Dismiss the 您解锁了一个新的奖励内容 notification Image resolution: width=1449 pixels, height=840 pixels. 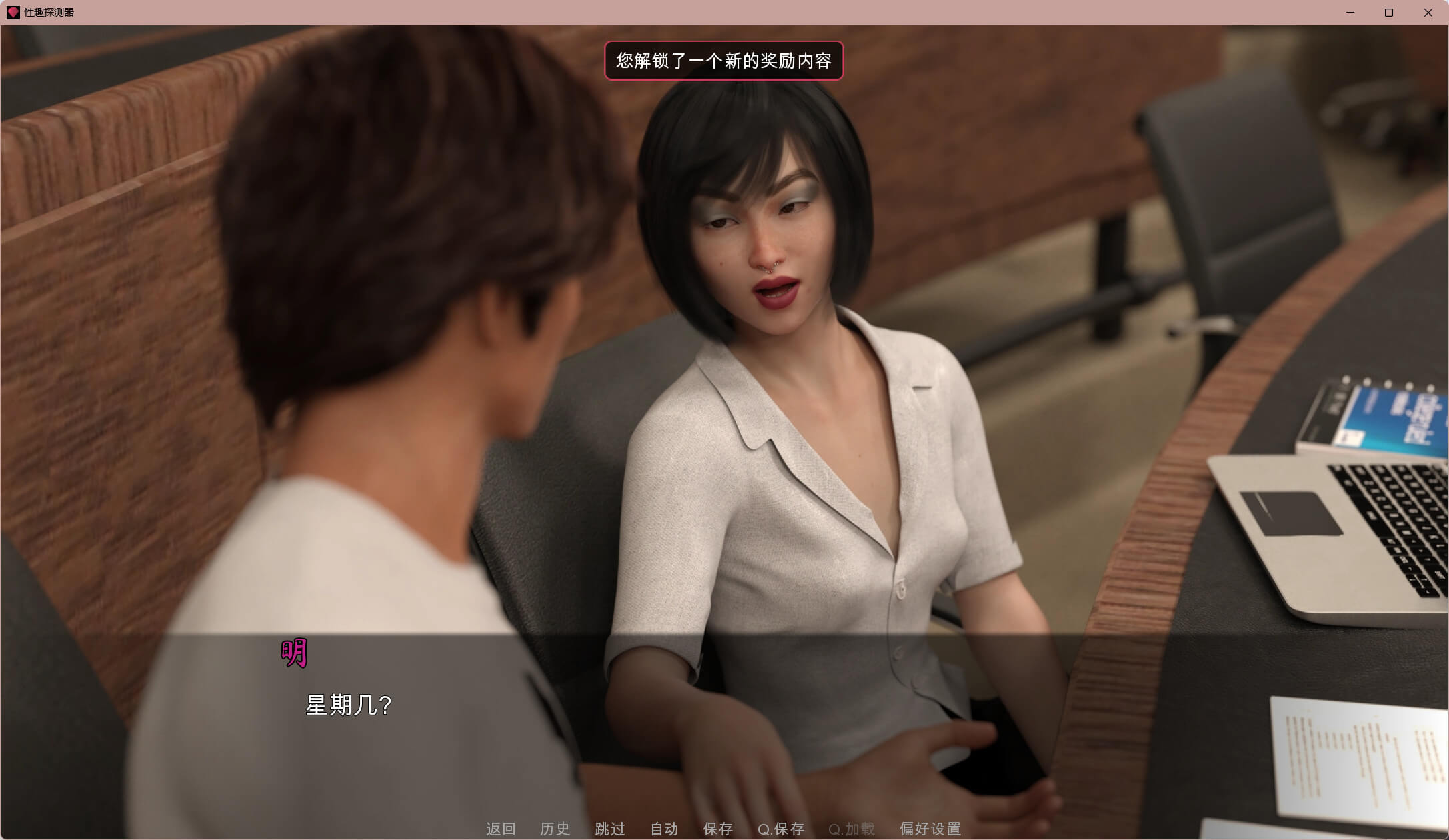pyautogui.click(x=723, y=61)
